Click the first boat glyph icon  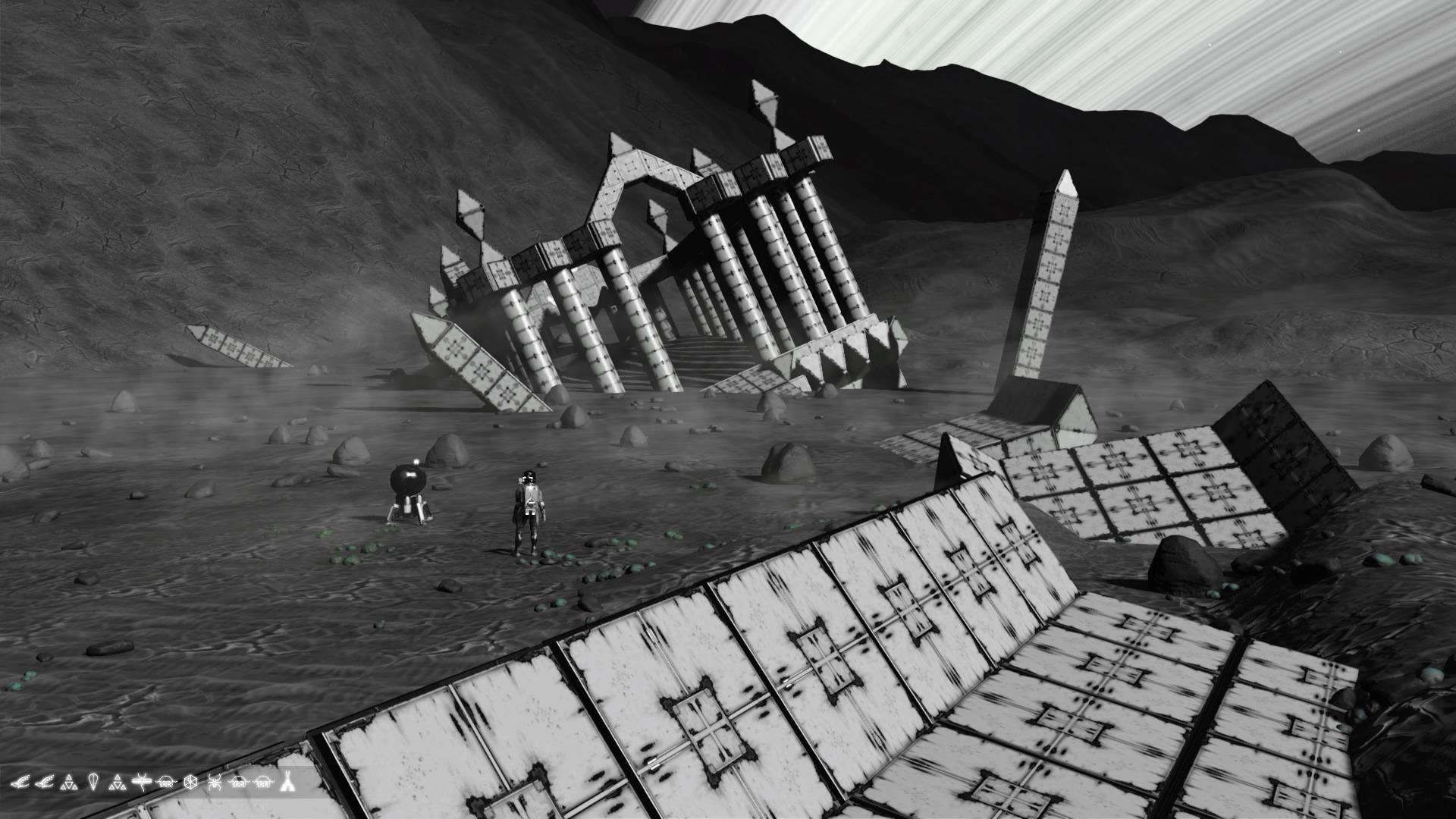point(165,782)
